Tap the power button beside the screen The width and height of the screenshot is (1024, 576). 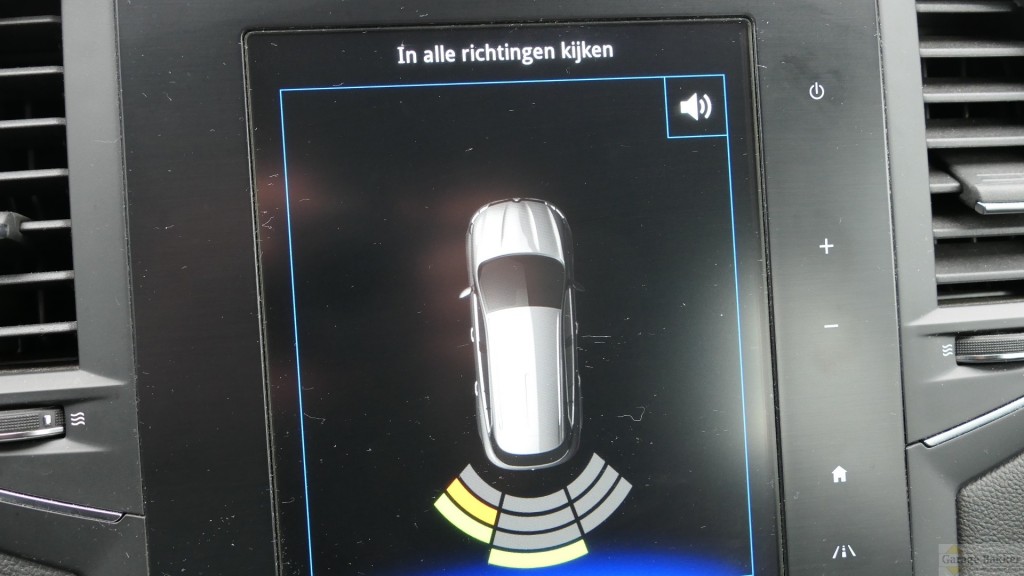pyautogui.click(x=817, y=92)
